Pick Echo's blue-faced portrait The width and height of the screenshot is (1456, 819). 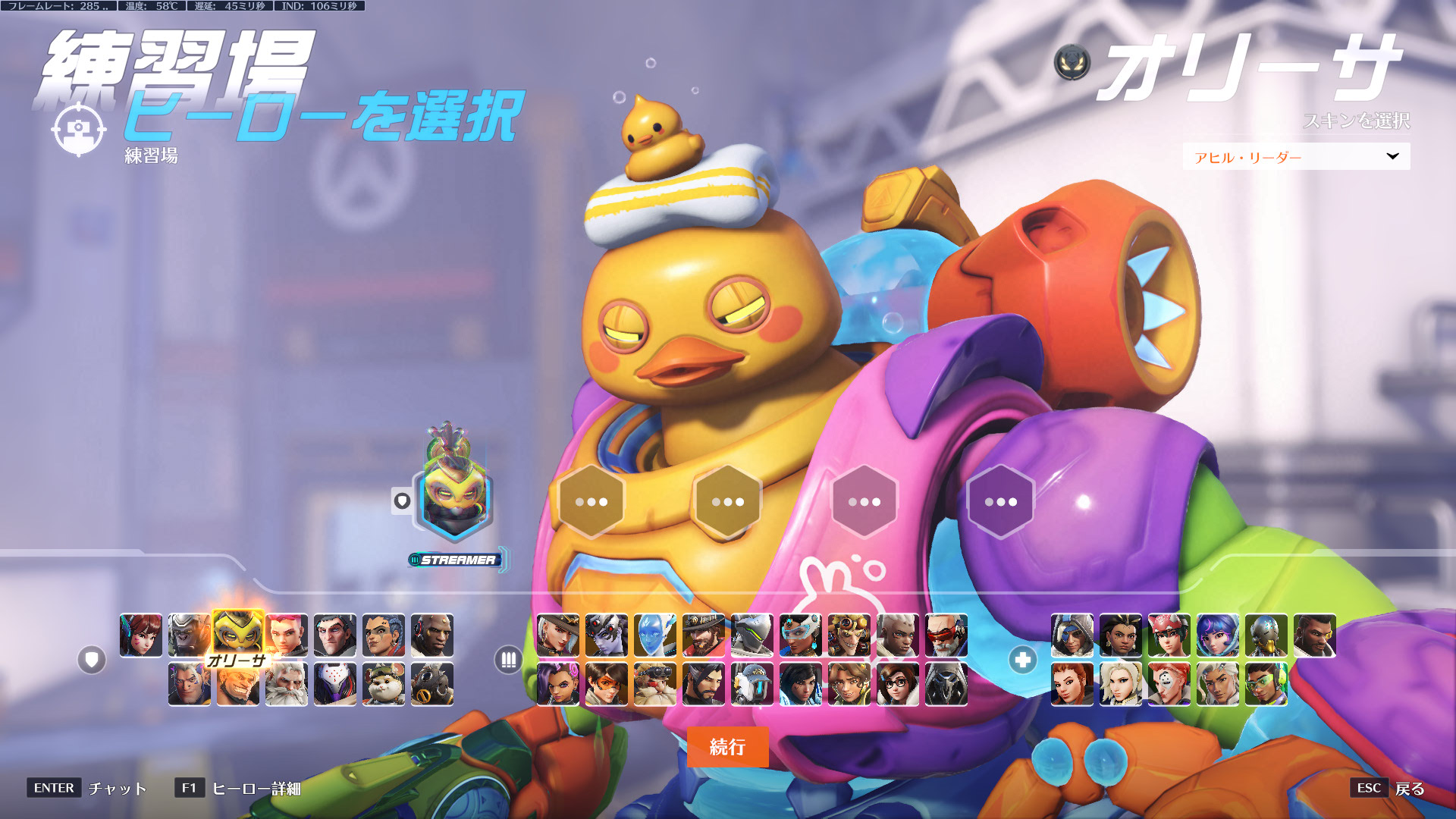click(x=655, y=635)
